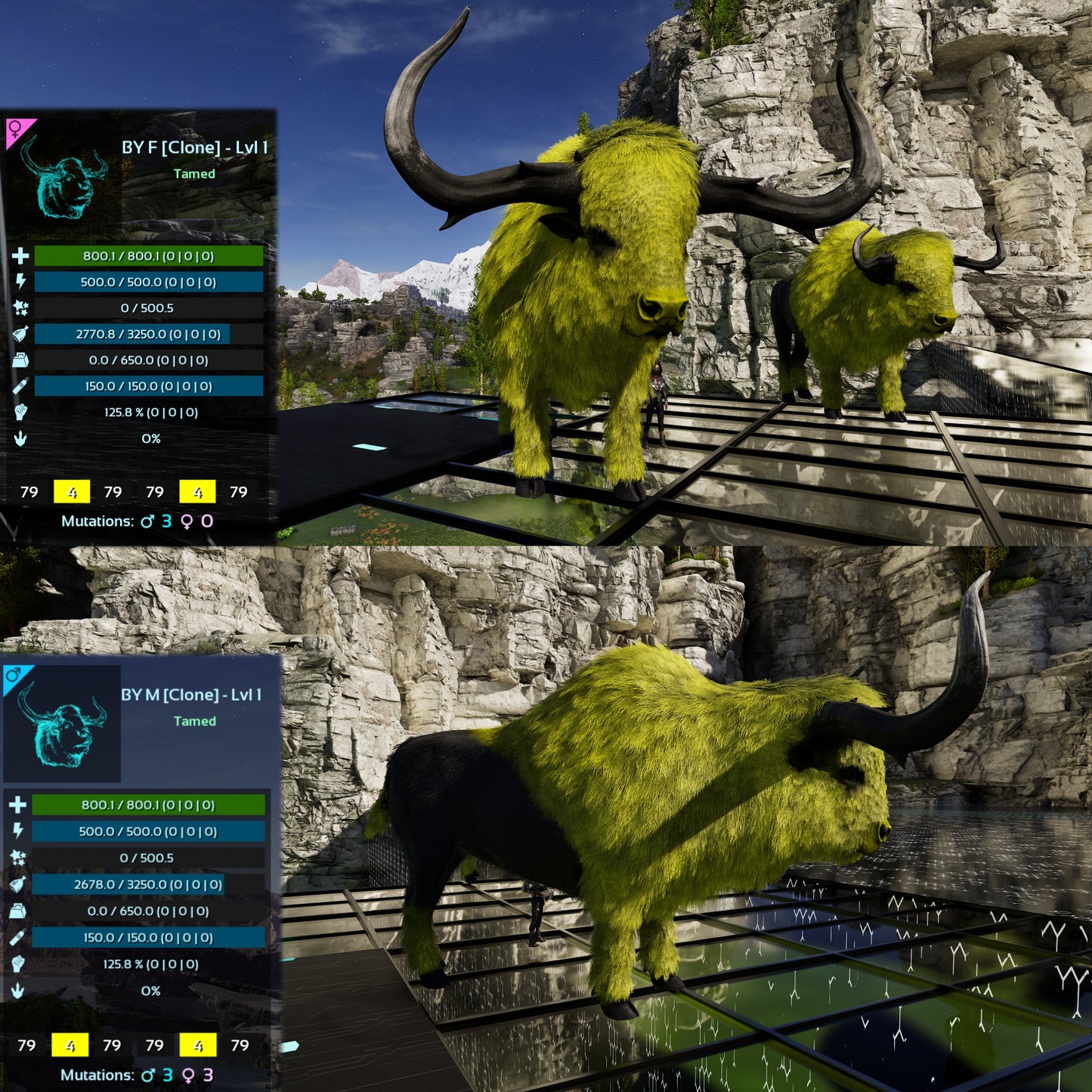Click the melee fist icon on BY F panel

20,413
